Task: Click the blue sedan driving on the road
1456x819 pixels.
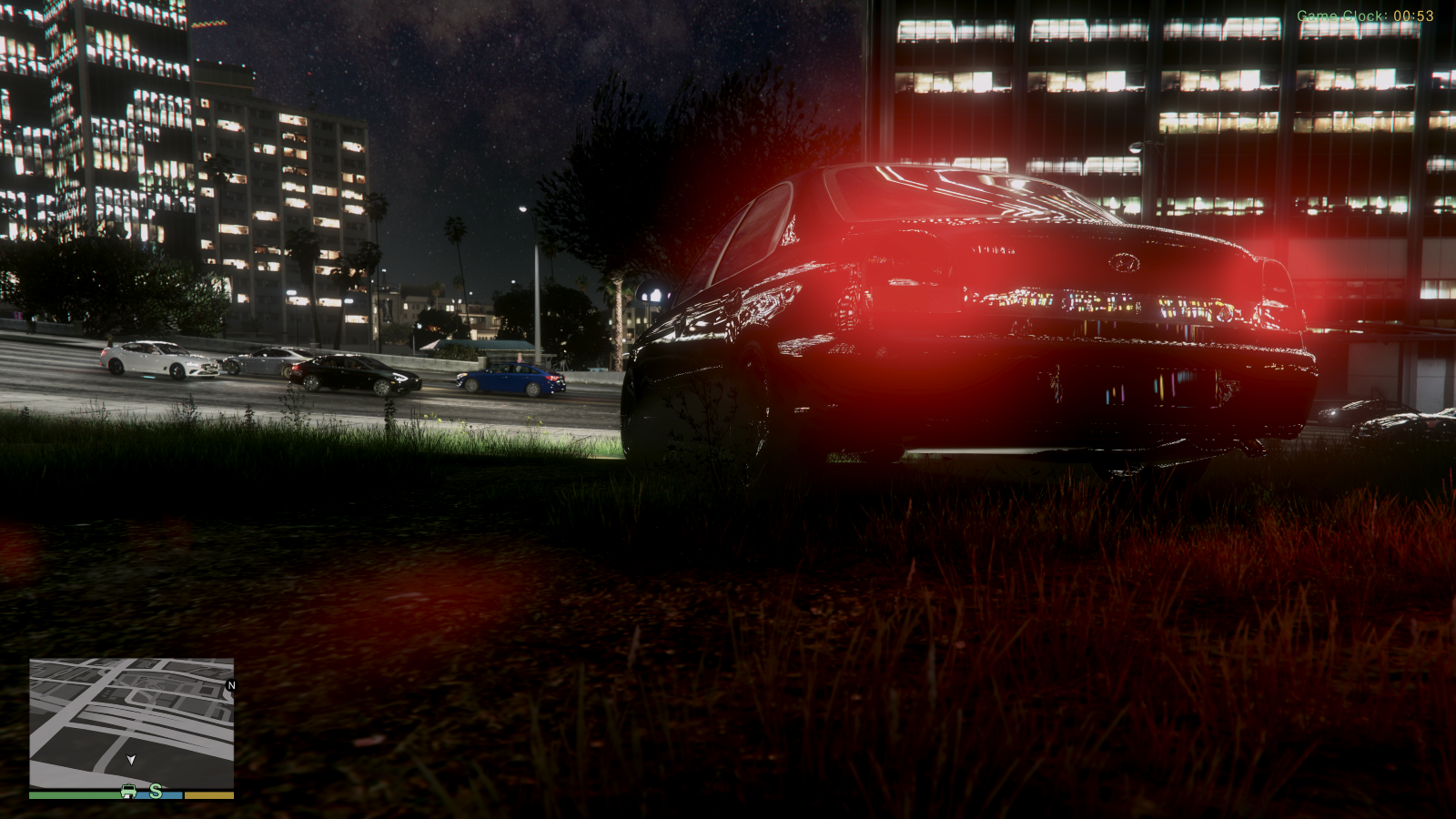Action: (510, 379)
